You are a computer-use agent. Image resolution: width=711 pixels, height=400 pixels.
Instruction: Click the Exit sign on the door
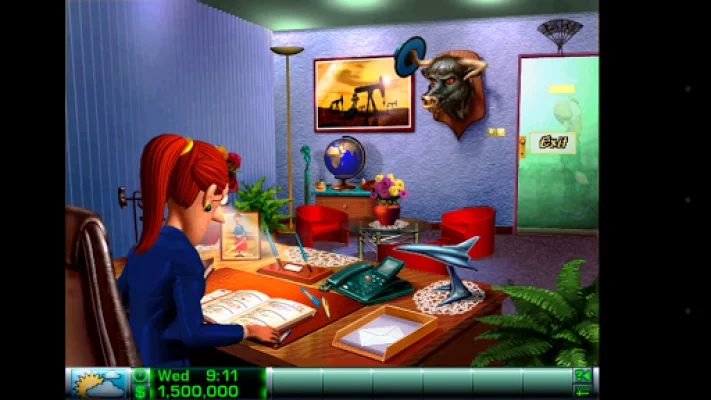pos(553,142)
